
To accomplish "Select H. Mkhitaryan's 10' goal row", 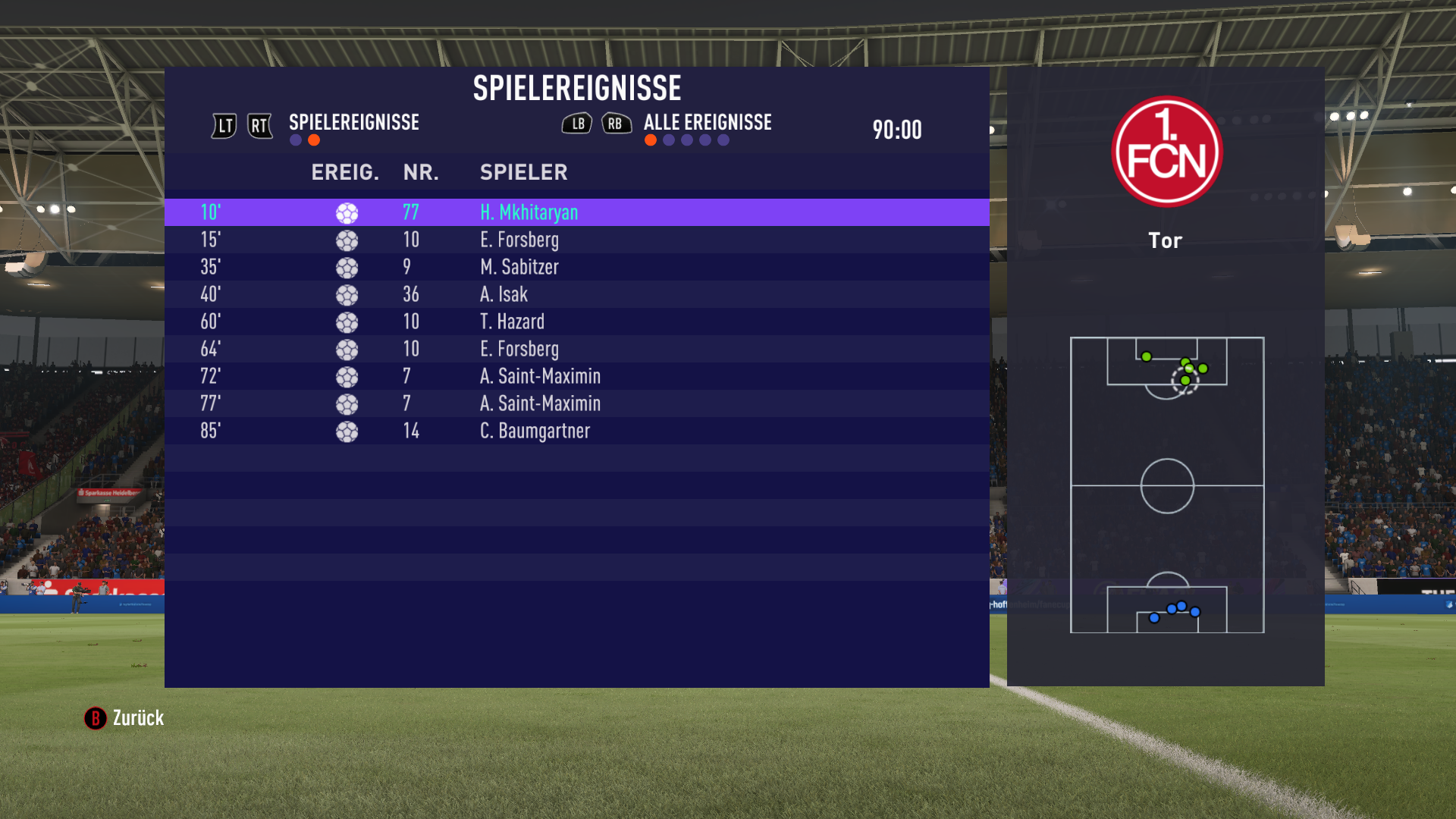I will [576, 212].
